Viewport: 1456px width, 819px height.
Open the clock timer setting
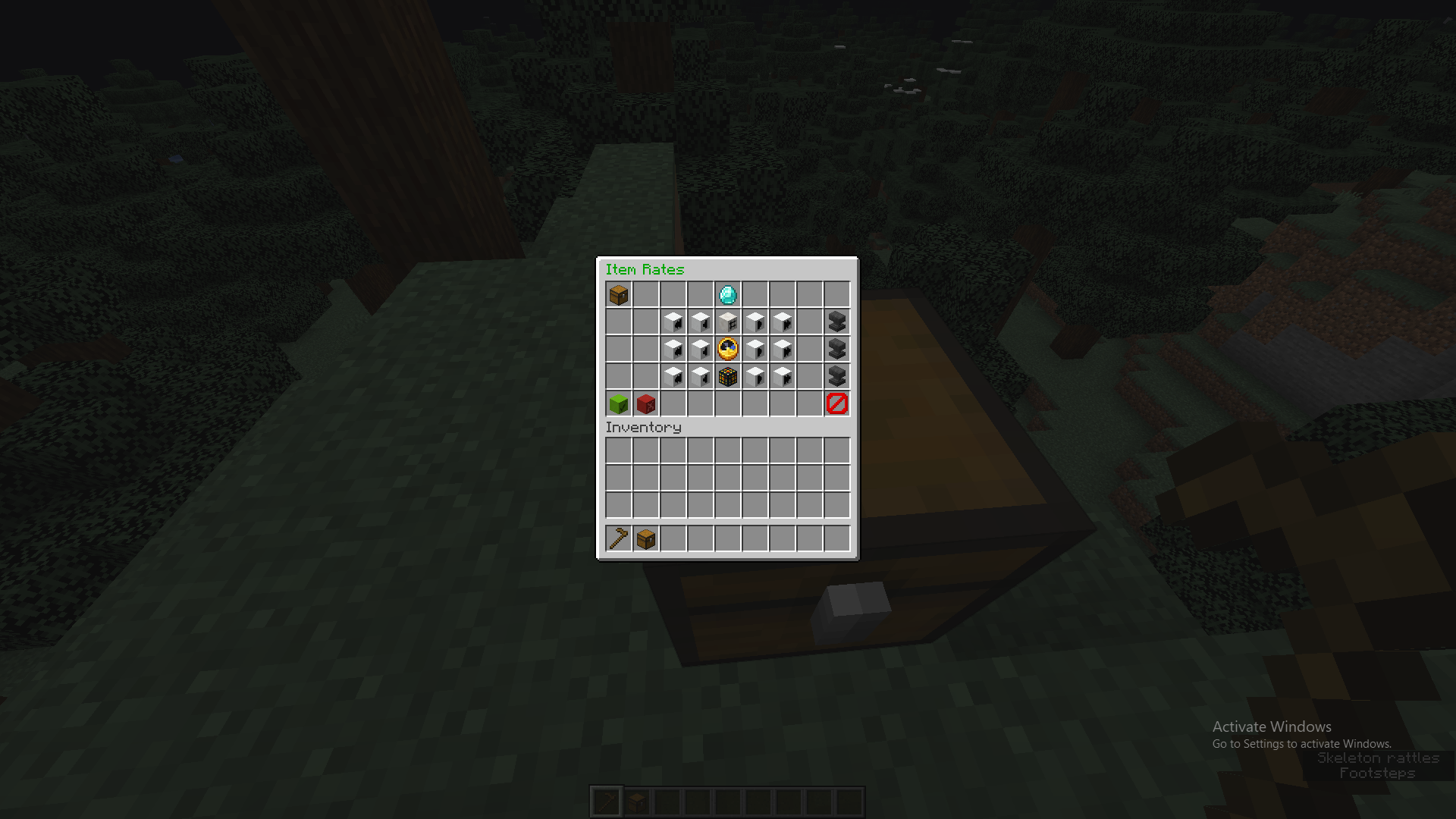pos(727,348)
